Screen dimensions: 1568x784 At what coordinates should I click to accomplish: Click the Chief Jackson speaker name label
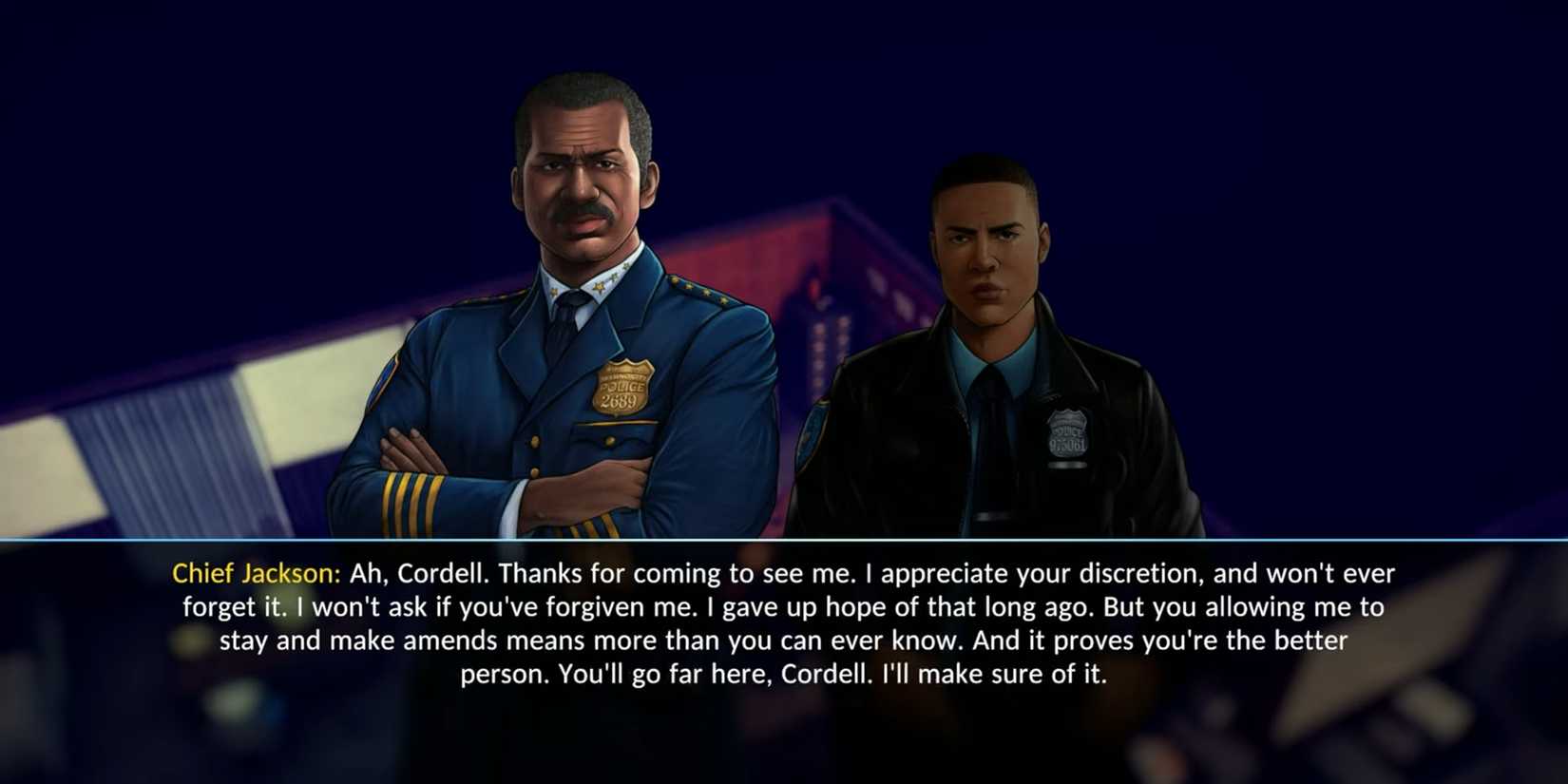(254, 573)
